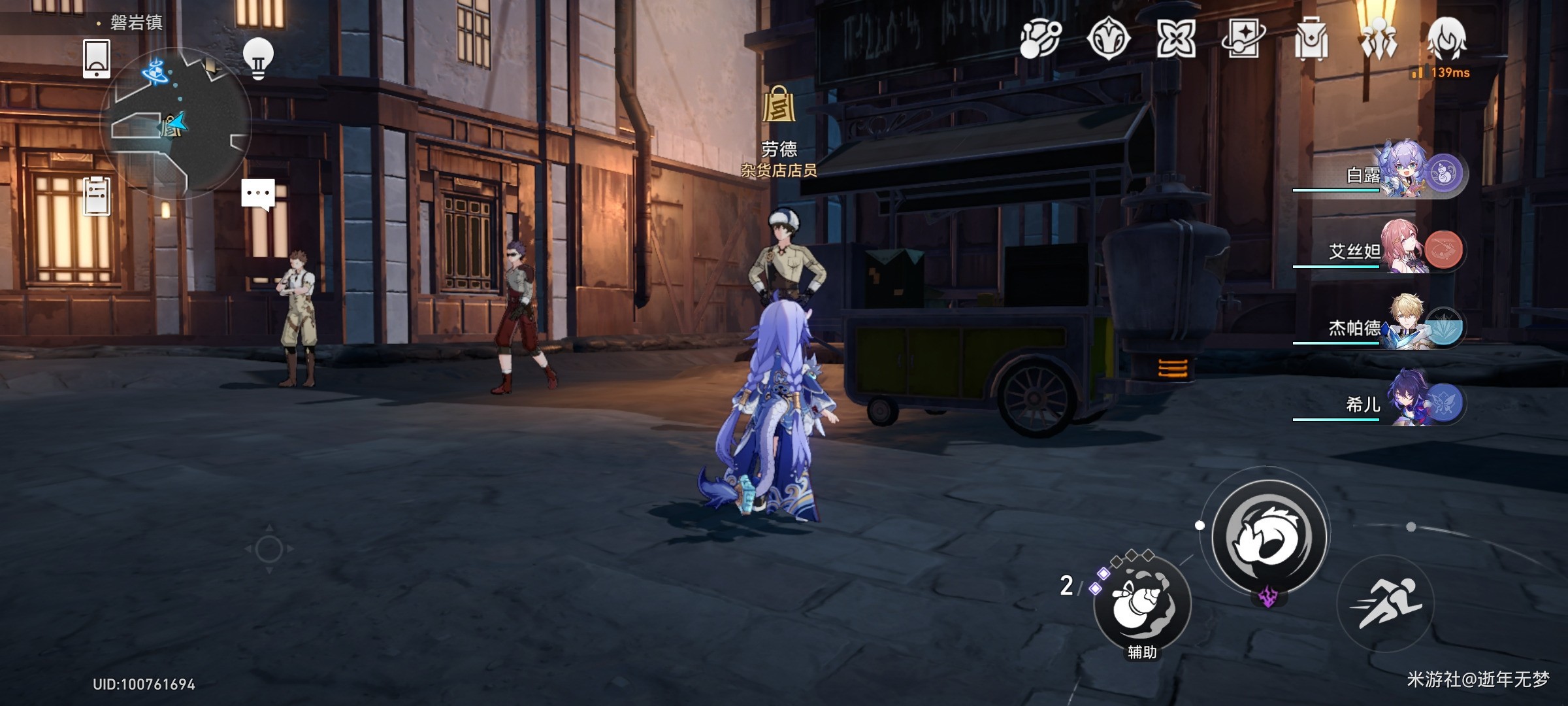
Task: Open the three-figures team setup icon
Action: pos(1379,39)
